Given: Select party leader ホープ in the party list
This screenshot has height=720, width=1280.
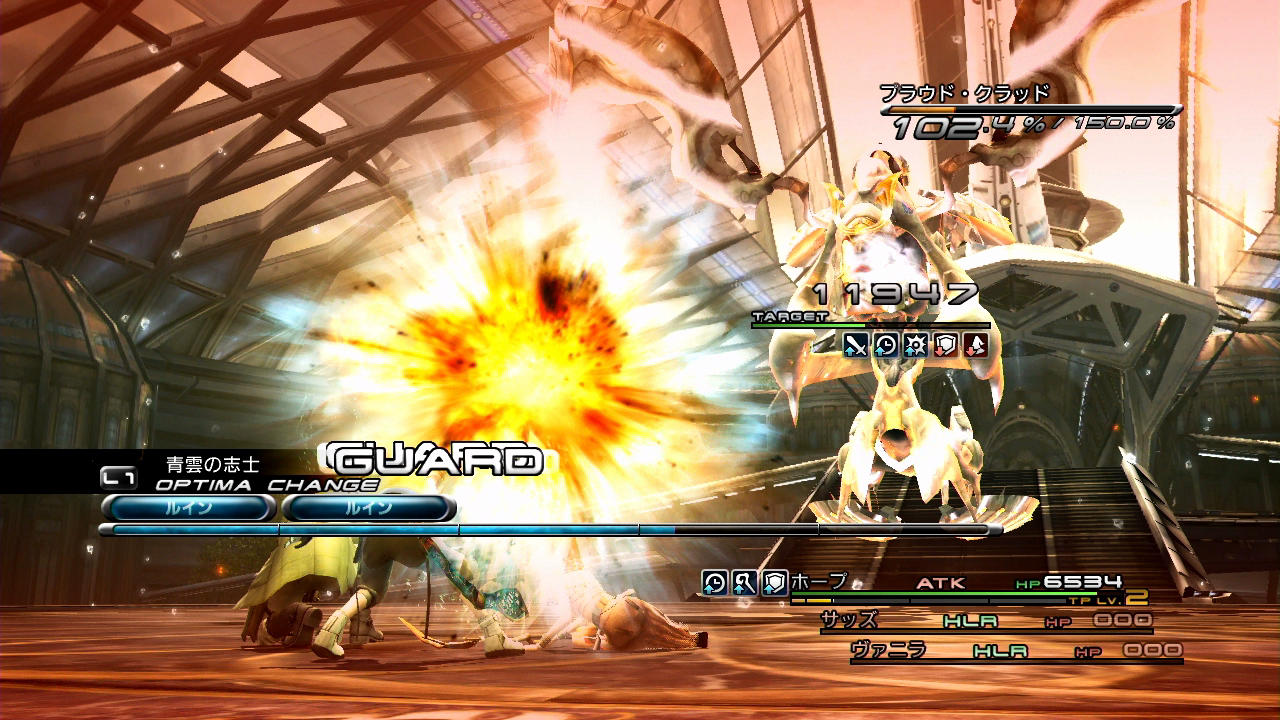Looking at the screenshot, I should [x=819, y=582].
